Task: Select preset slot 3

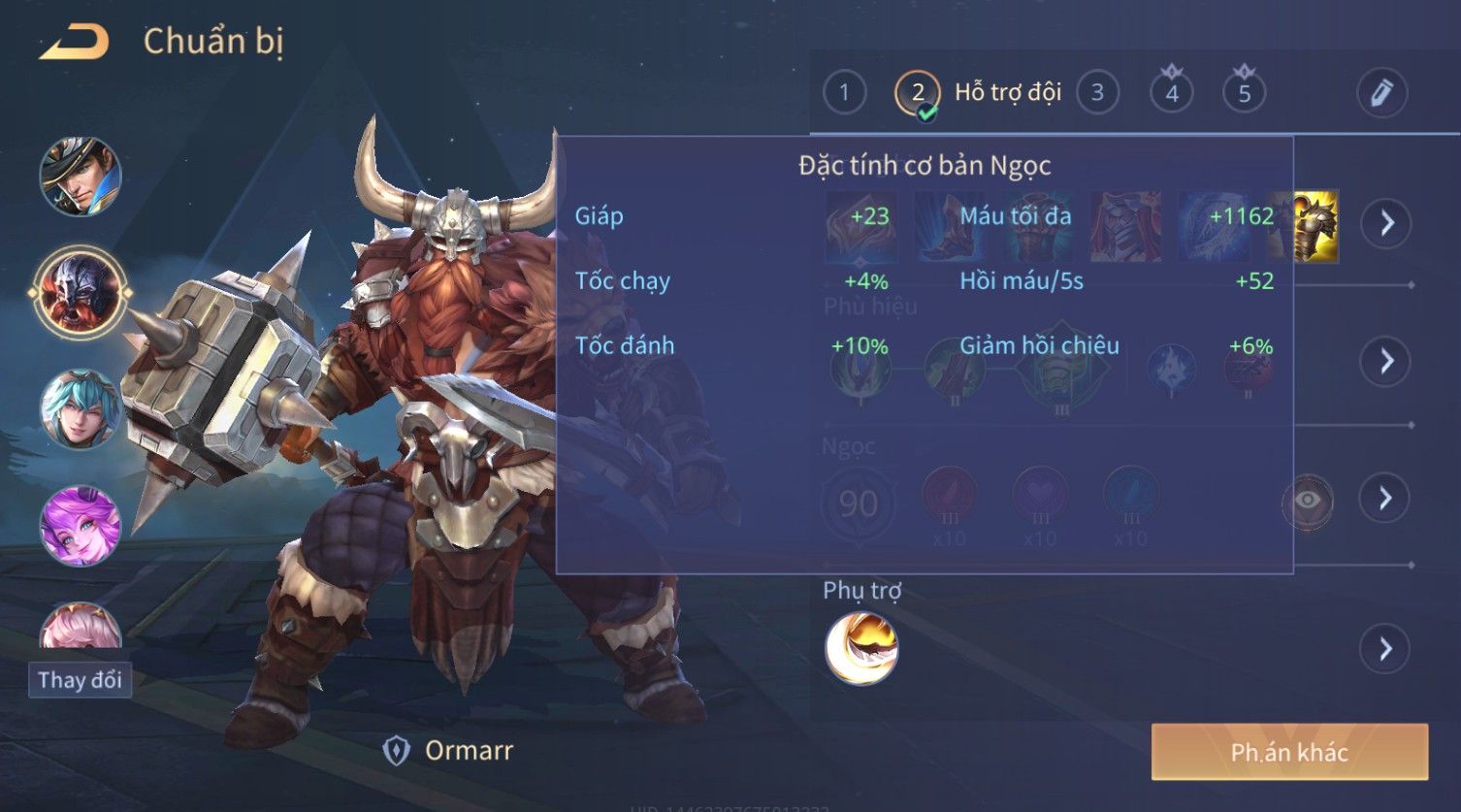Action: 1097,93
